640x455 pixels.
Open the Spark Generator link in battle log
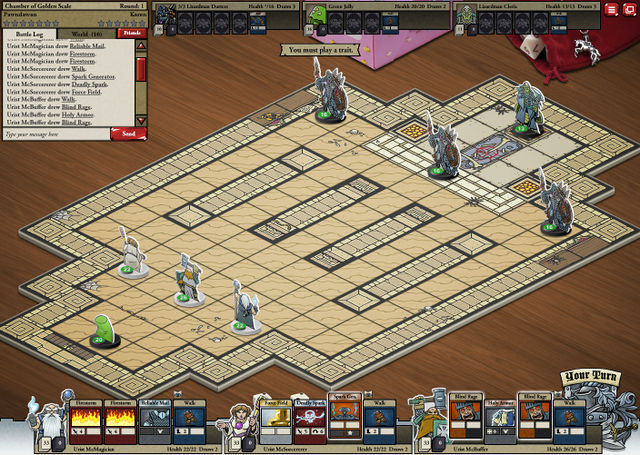pos(92,76)
